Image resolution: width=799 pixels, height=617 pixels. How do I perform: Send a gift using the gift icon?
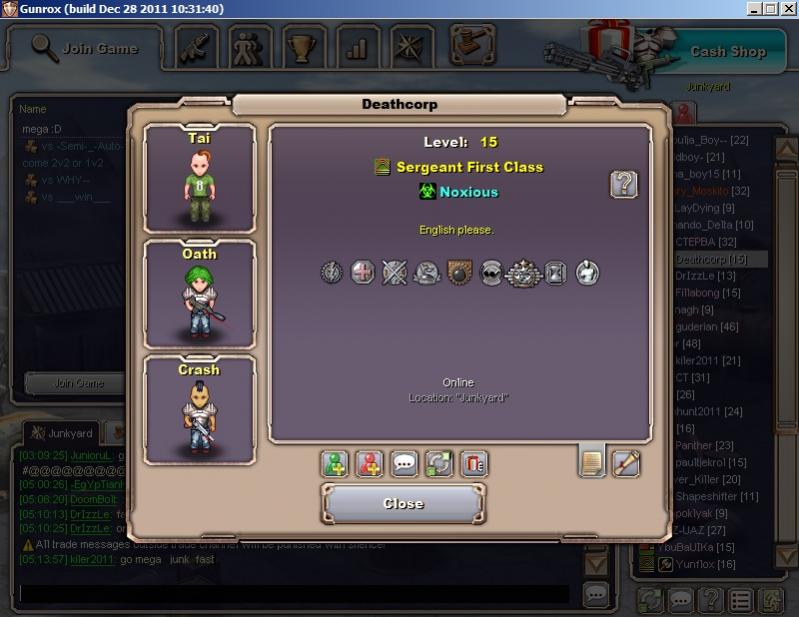coord(473,464)
